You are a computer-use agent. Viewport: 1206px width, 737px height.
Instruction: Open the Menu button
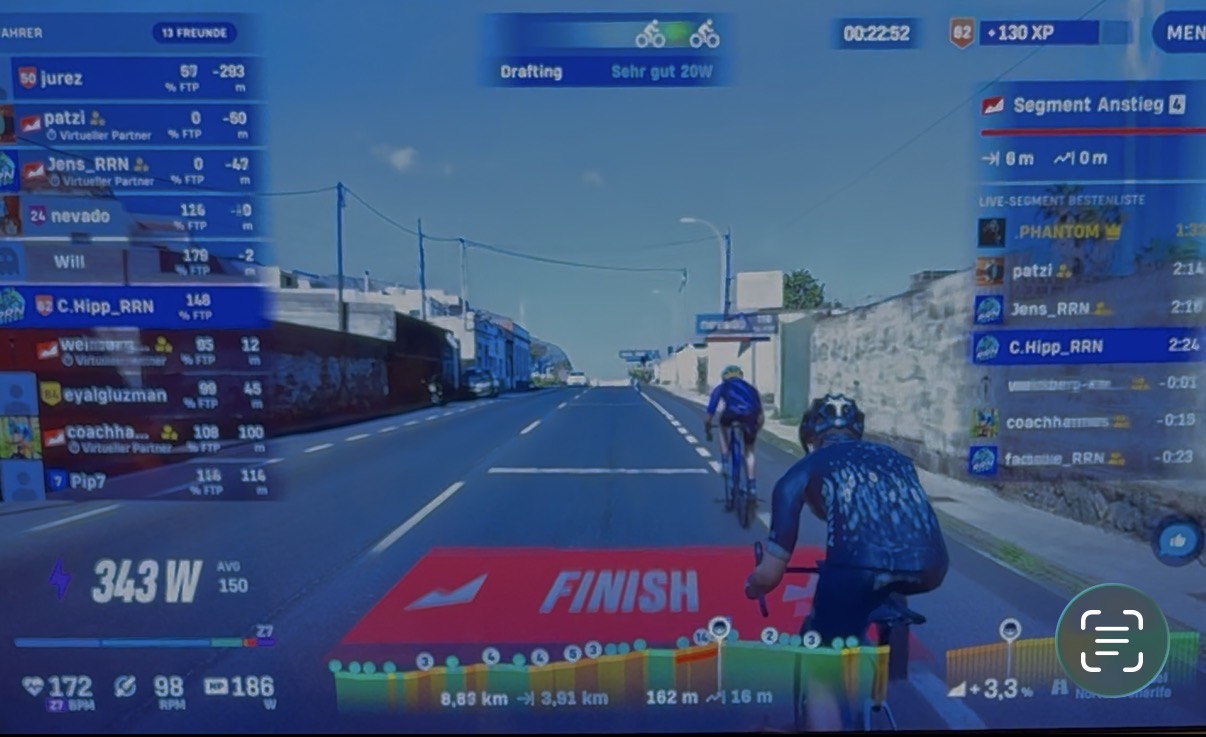pos(1181,33)
